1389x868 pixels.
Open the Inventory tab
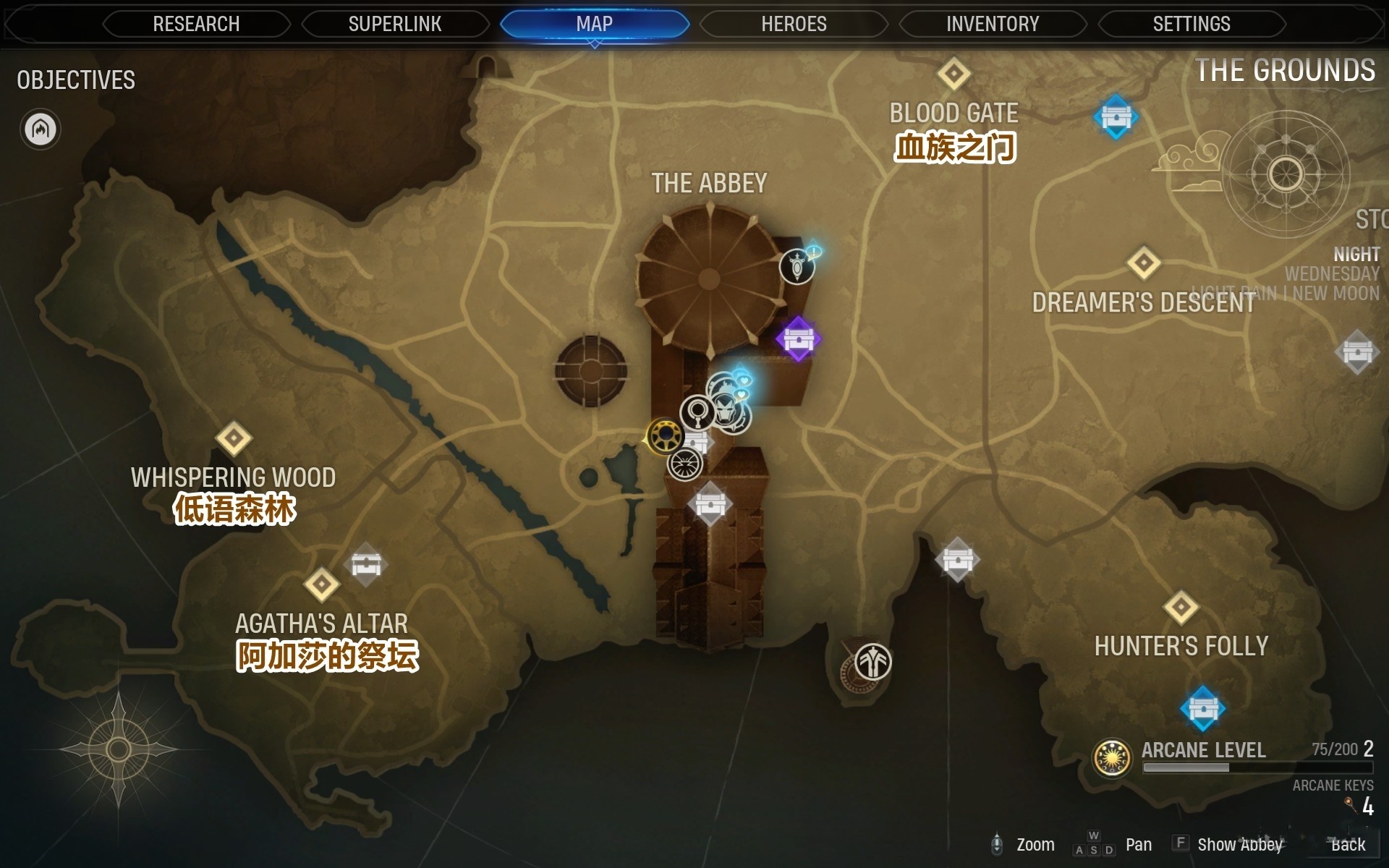coord(993,24)
